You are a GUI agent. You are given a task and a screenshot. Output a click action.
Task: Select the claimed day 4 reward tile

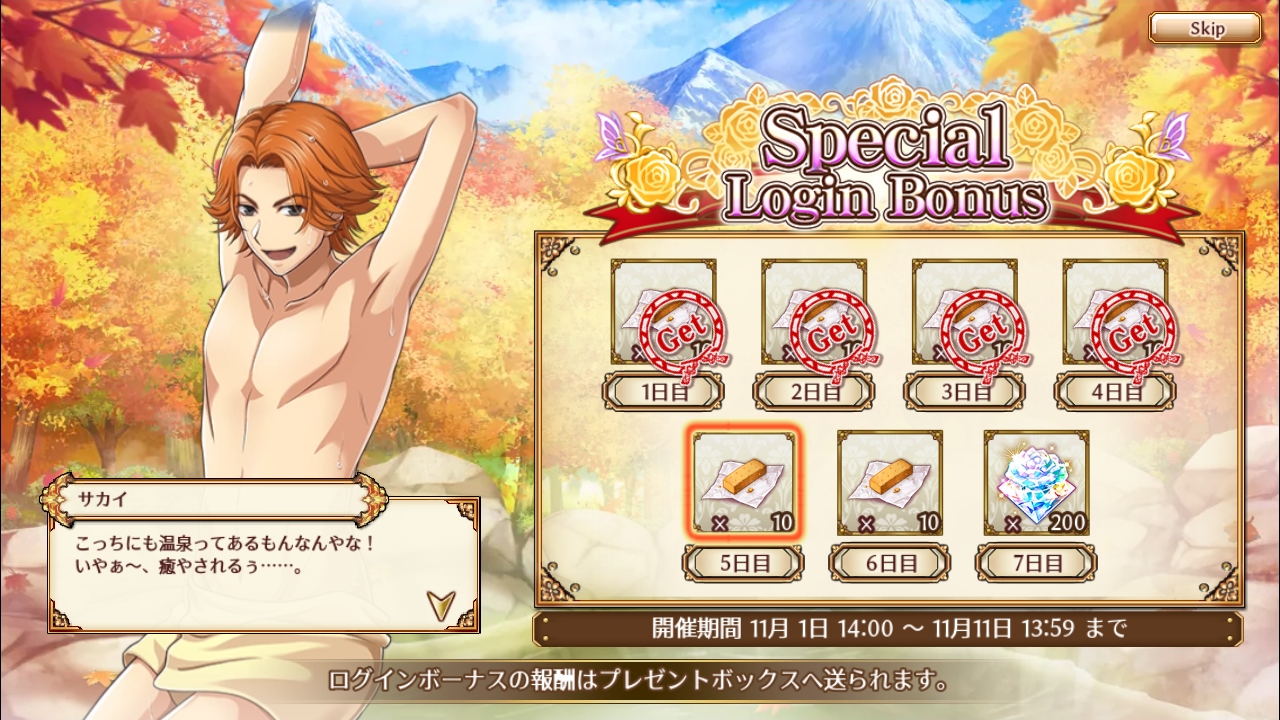point(1115,312)
